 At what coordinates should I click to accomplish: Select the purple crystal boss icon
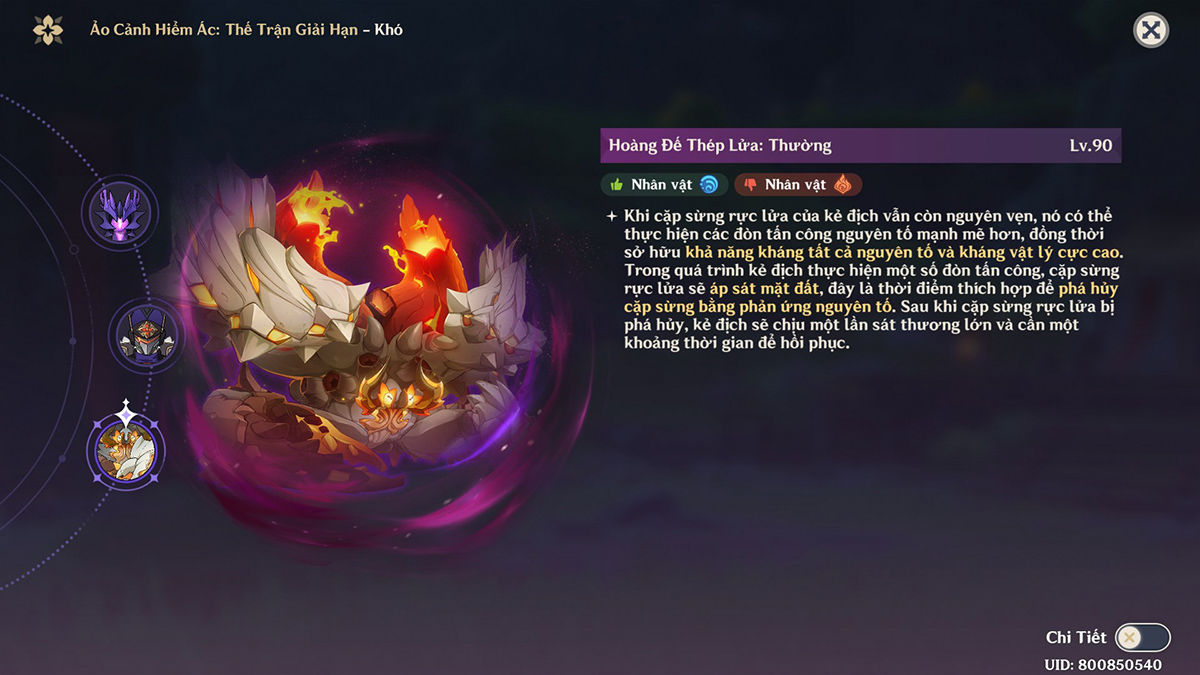120,213
